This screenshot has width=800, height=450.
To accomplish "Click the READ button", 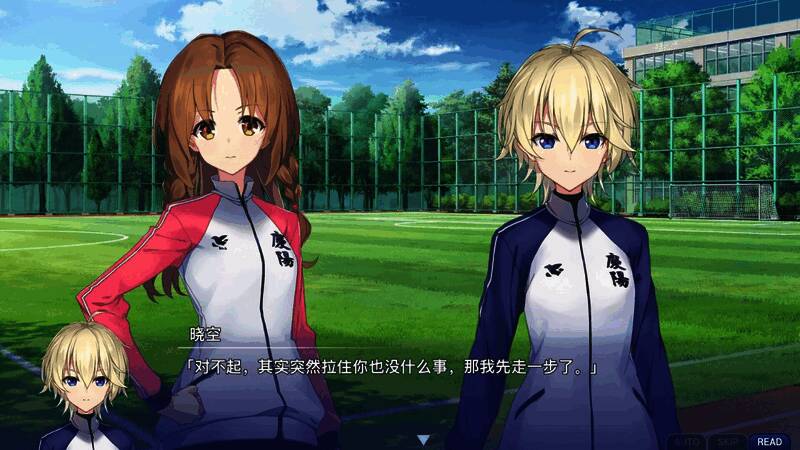I will (x=769, y=441).
